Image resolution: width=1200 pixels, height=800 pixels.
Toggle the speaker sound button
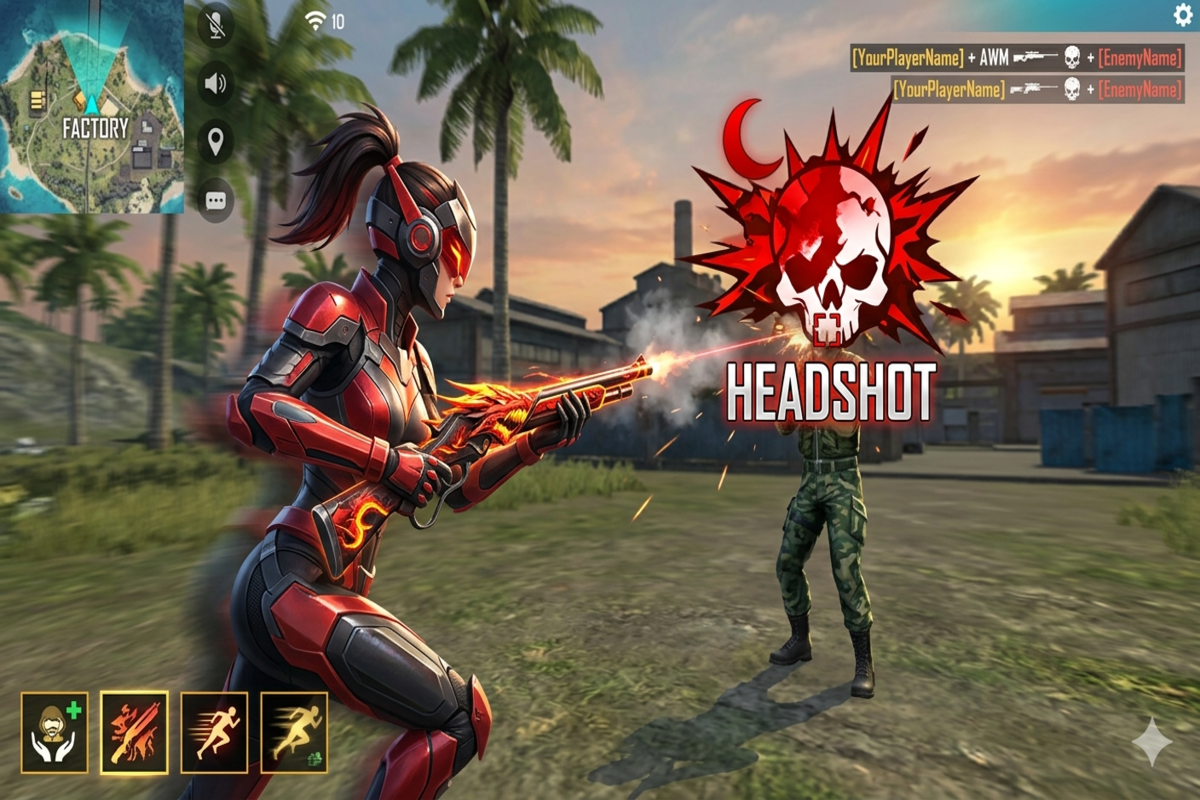(215, 83)
